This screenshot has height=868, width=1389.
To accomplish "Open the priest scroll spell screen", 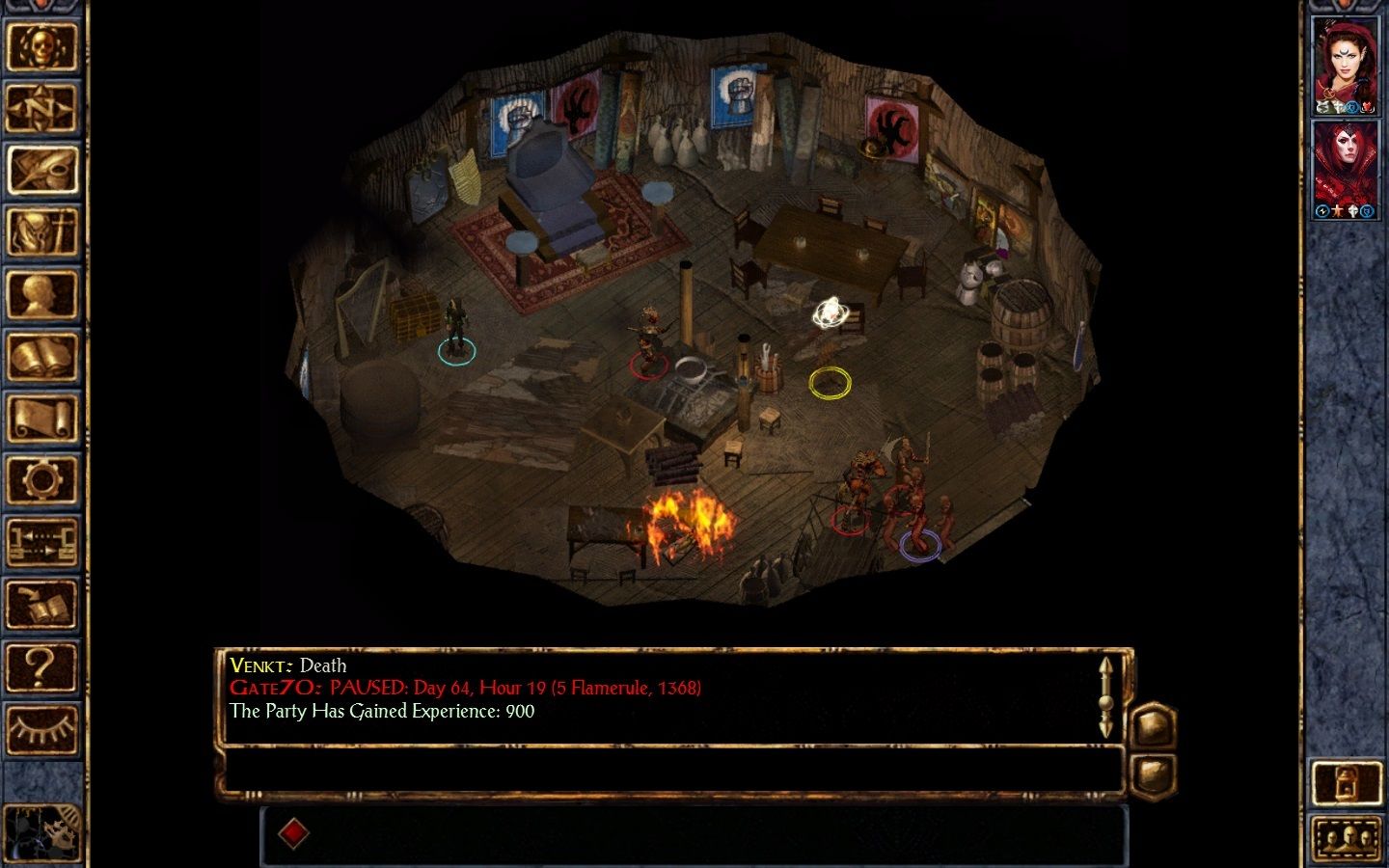I will coord(41,419).
